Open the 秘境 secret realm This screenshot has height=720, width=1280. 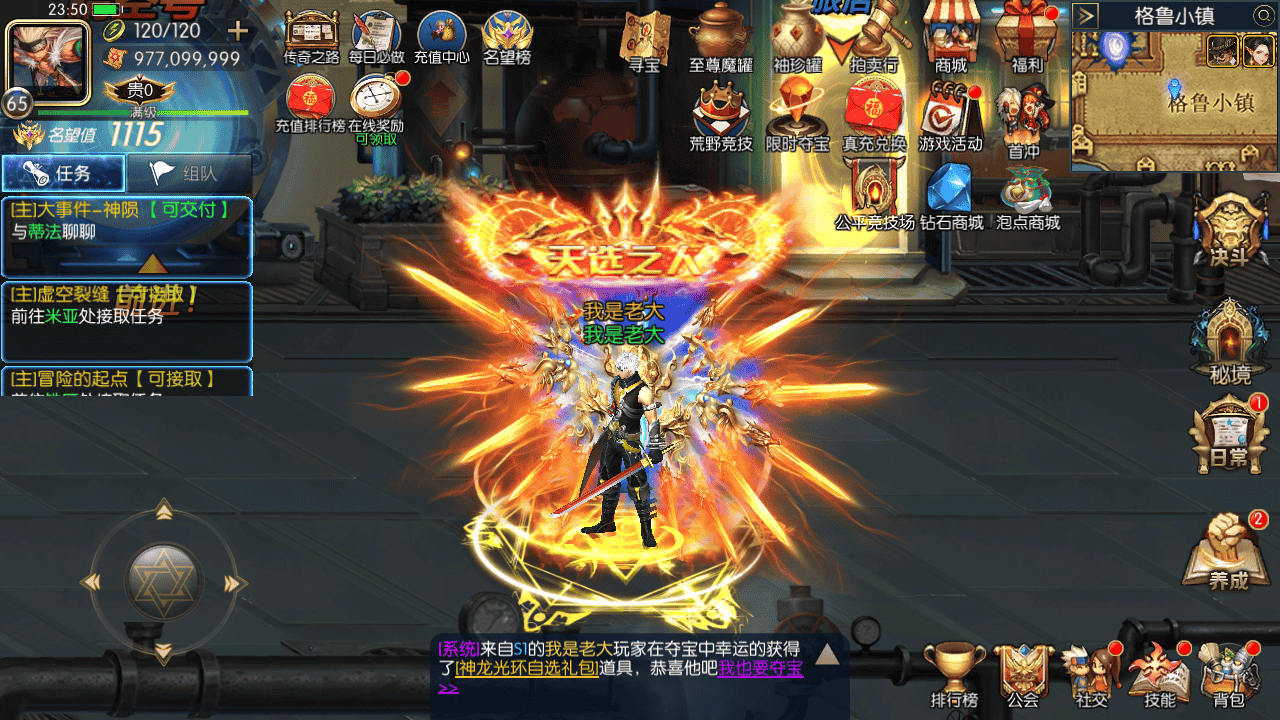coord(1229,343)
